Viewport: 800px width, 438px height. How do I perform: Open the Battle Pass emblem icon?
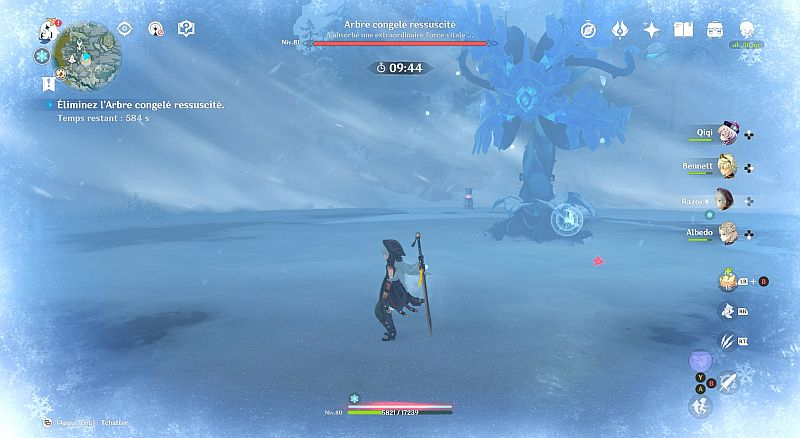[x=619, y=30]
